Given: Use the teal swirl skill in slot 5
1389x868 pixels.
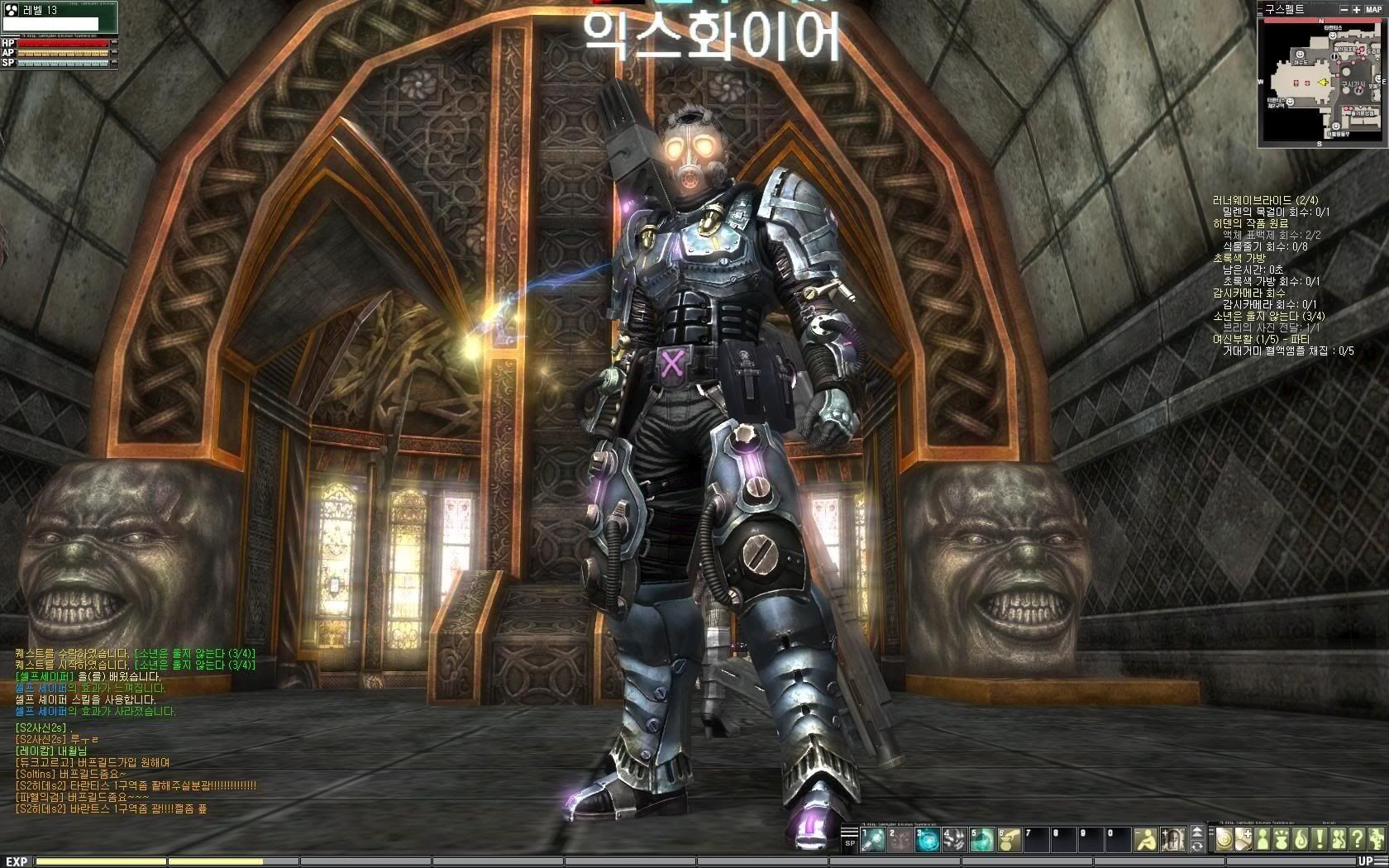Looking at the screenshot, I should (x=982, y=840).
